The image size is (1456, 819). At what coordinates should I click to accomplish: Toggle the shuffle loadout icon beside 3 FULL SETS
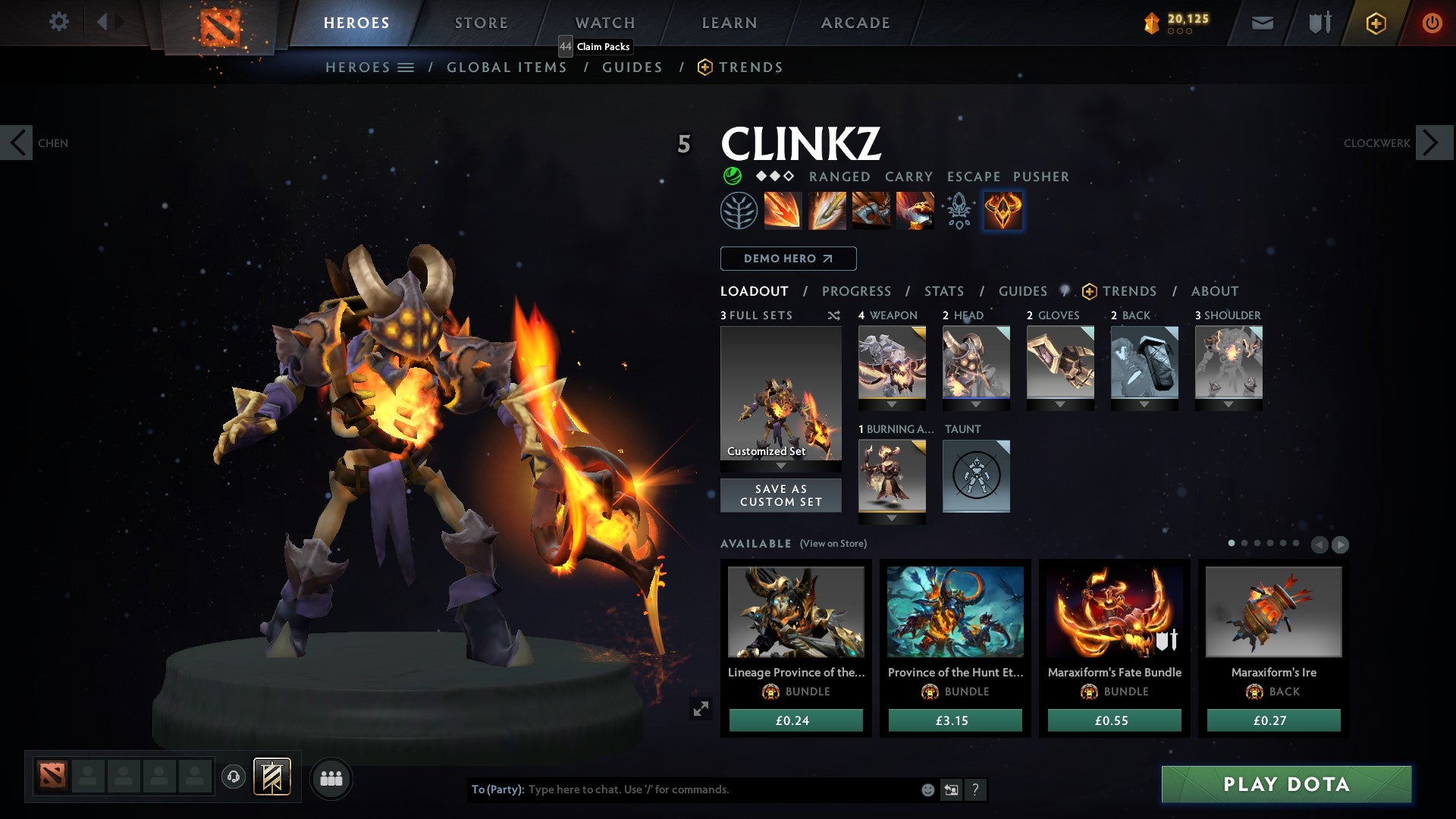(x=834, y=315)
